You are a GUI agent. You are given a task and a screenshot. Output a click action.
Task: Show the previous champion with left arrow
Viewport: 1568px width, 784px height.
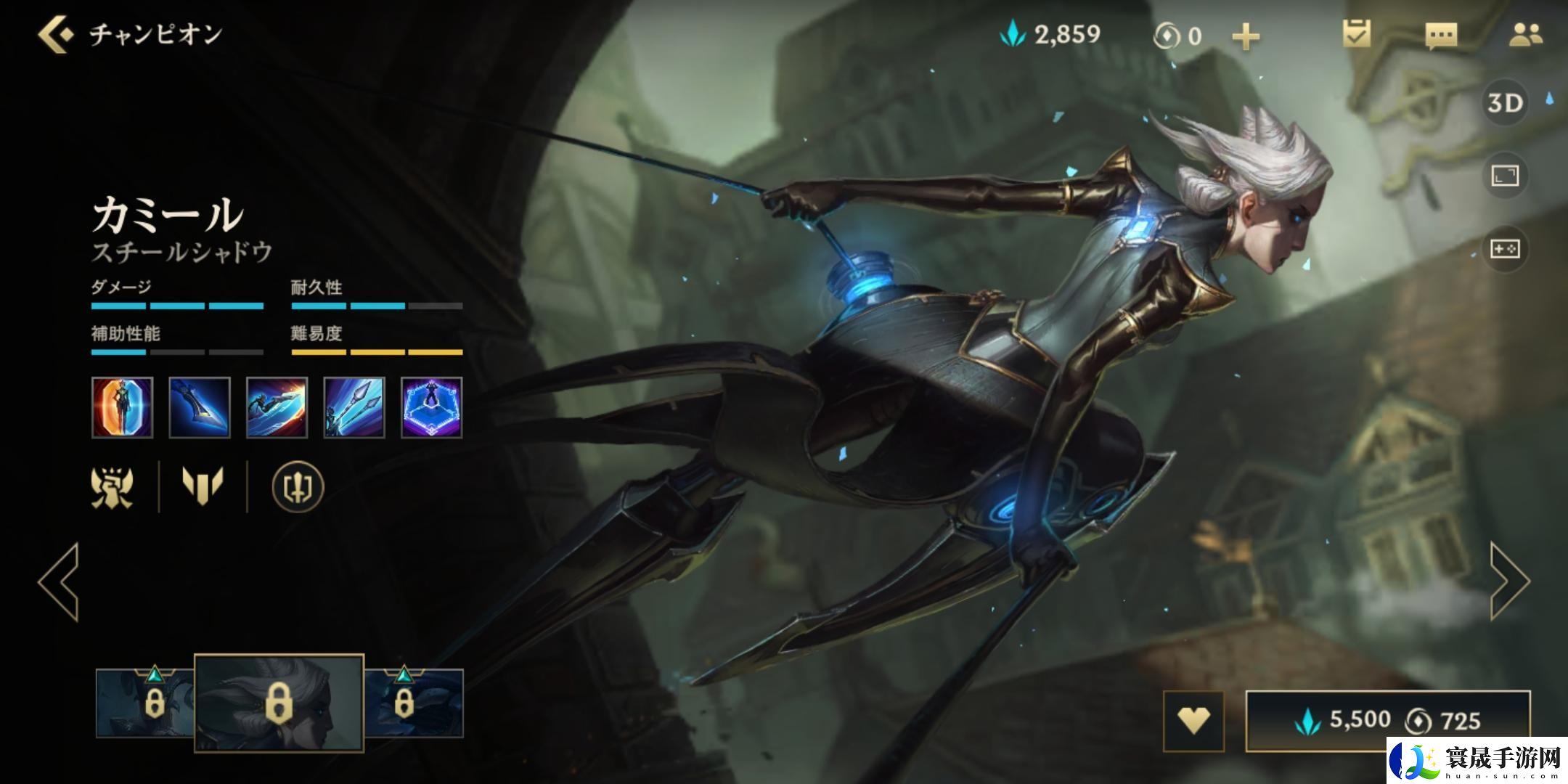pos(59,581)
